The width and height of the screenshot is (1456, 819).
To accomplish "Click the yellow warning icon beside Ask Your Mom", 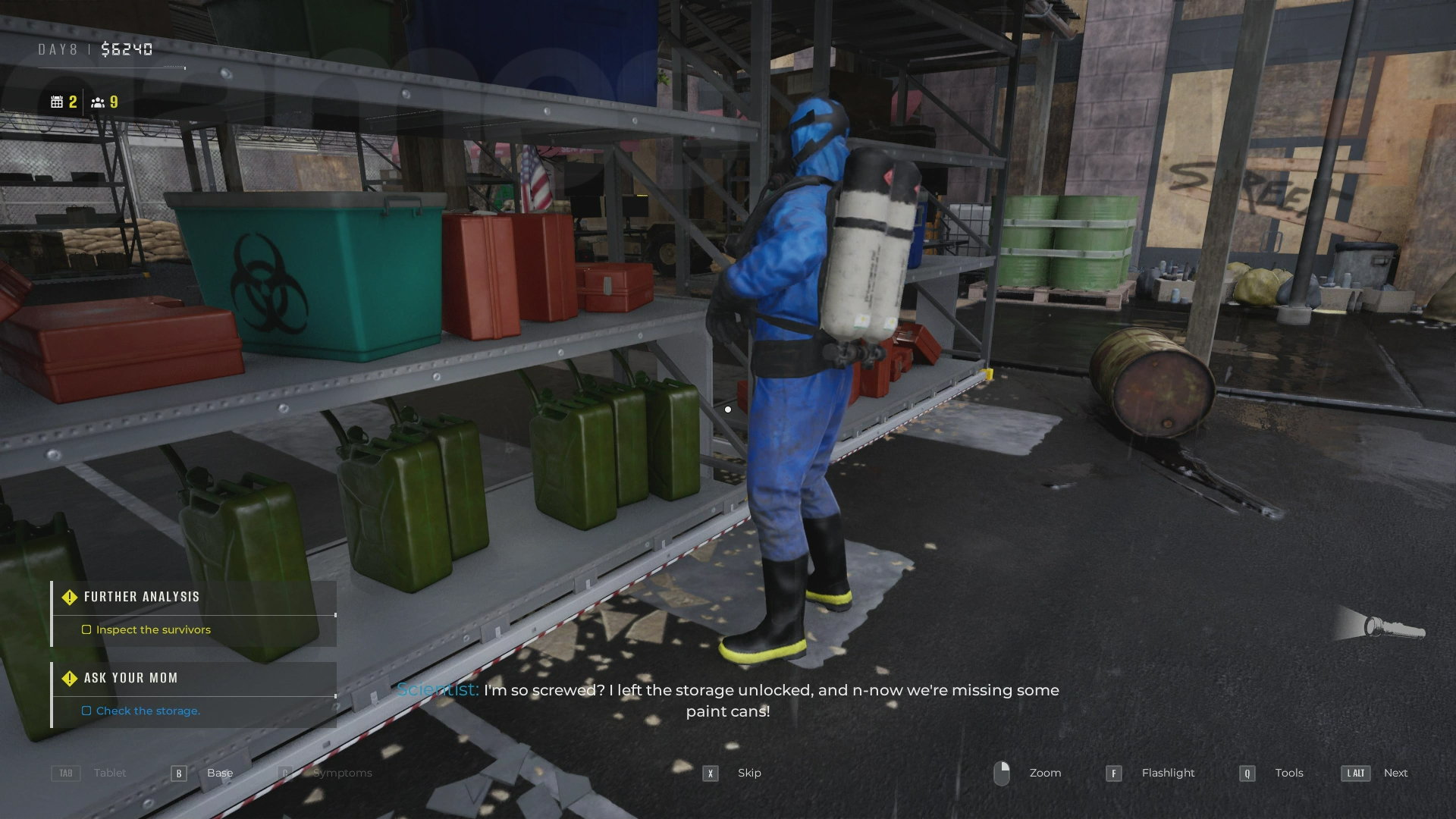I will (x=71, y=678).
